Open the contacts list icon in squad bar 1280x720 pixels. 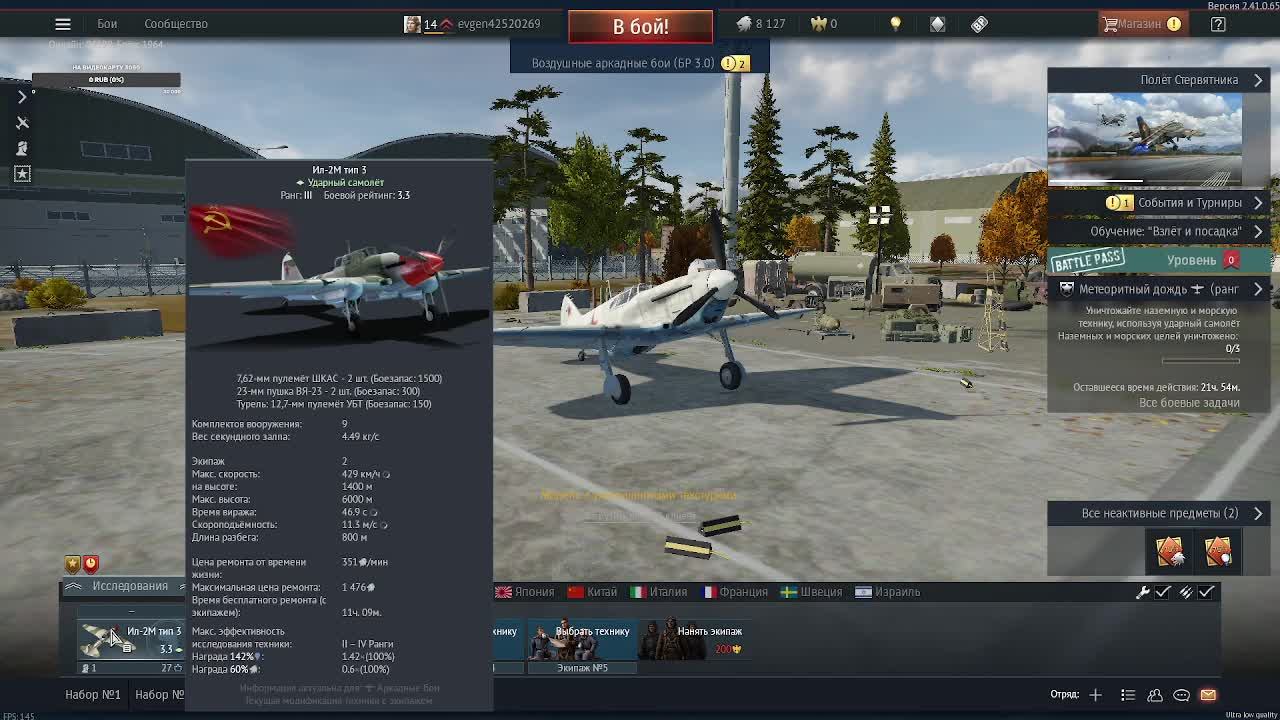[1155, 694]
